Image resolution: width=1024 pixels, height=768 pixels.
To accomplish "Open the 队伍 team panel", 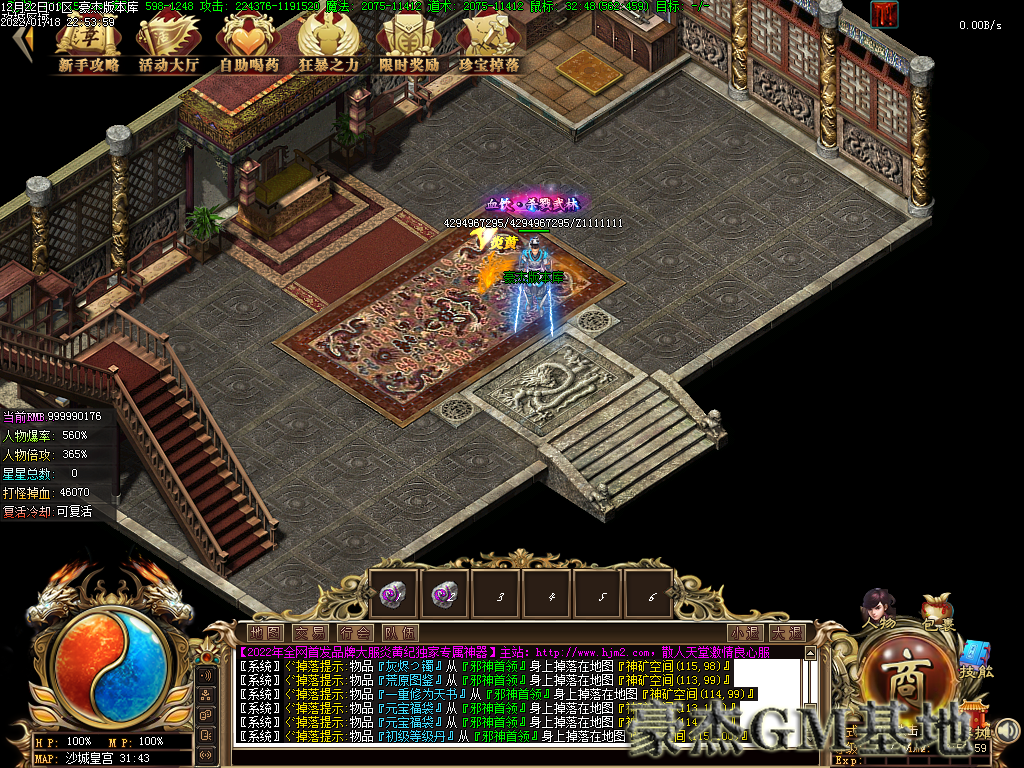I will click(x=400, y=633).
